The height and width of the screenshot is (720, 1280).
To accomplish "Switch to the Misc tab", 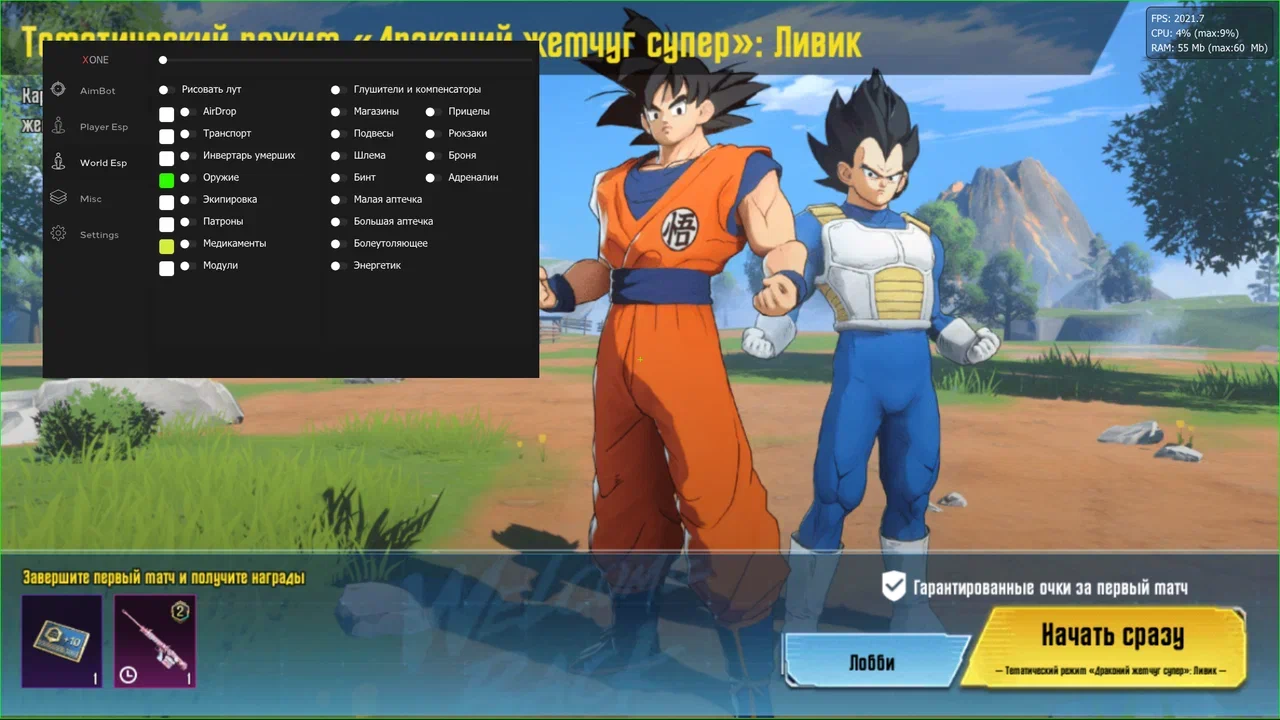I will pyautogui.click(x=90, y=199).
